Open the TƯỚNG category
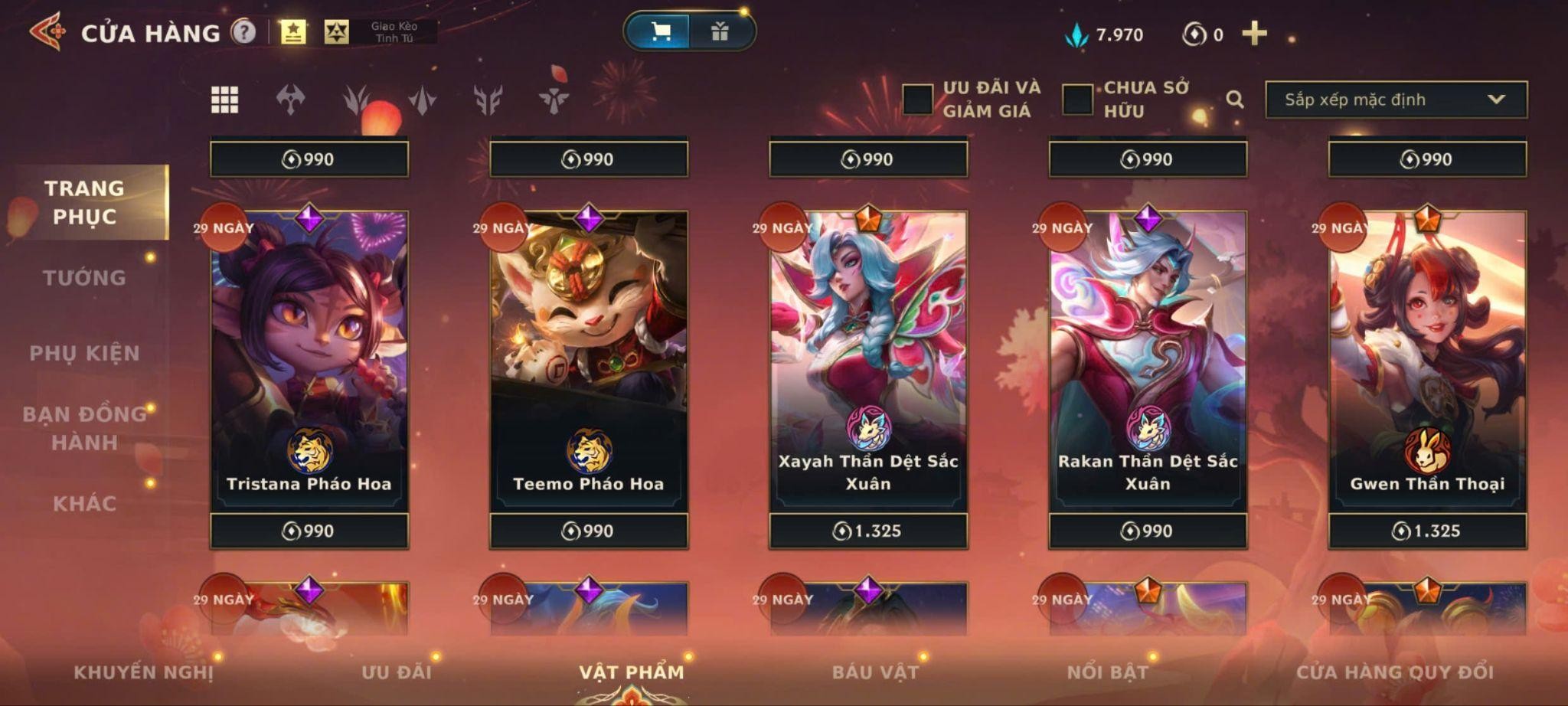1568x706 pixels. tap(84, 278)
